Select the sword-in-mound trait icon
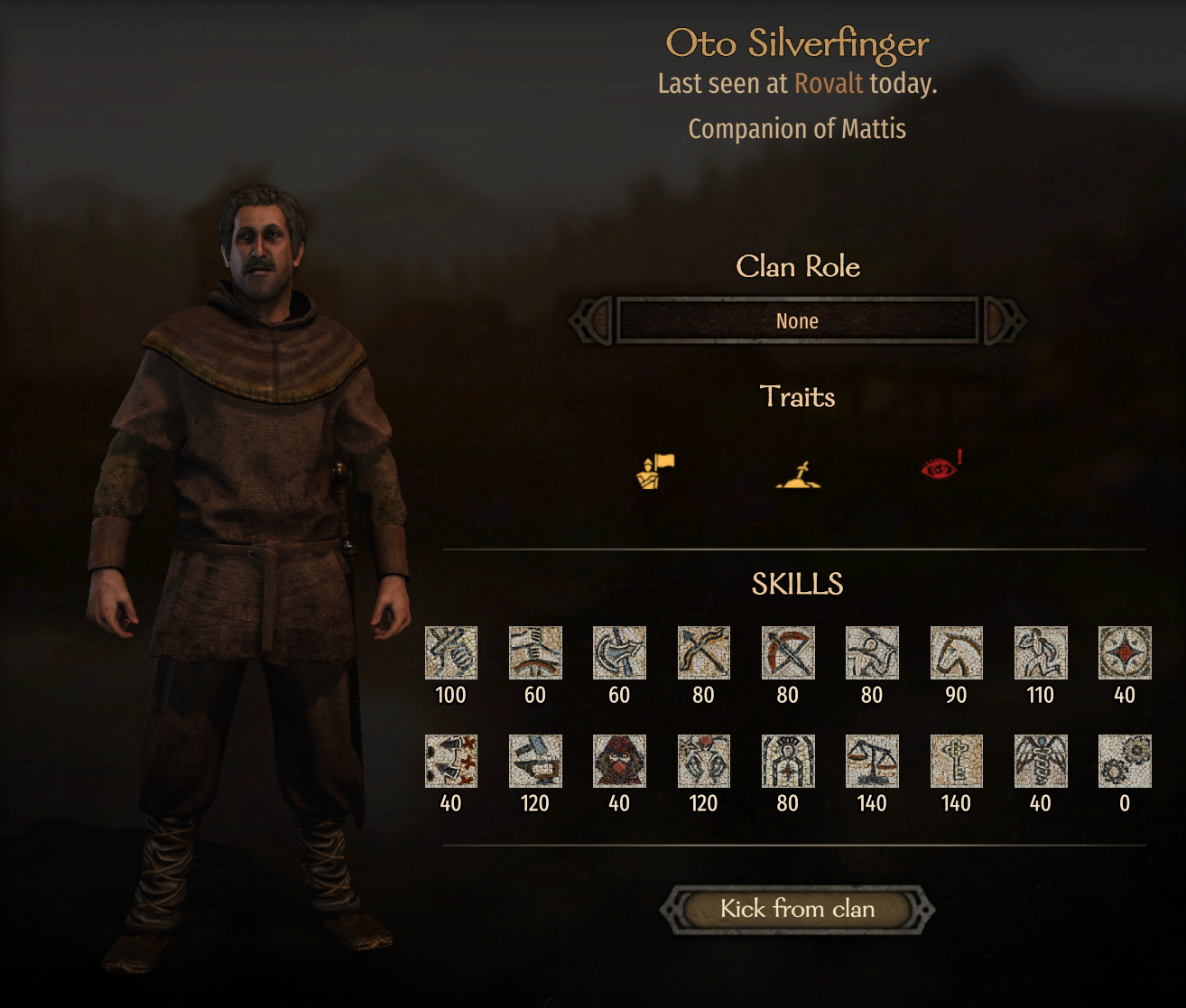The height and width of the screenshot is (1008, 1186). pos(798,473)
